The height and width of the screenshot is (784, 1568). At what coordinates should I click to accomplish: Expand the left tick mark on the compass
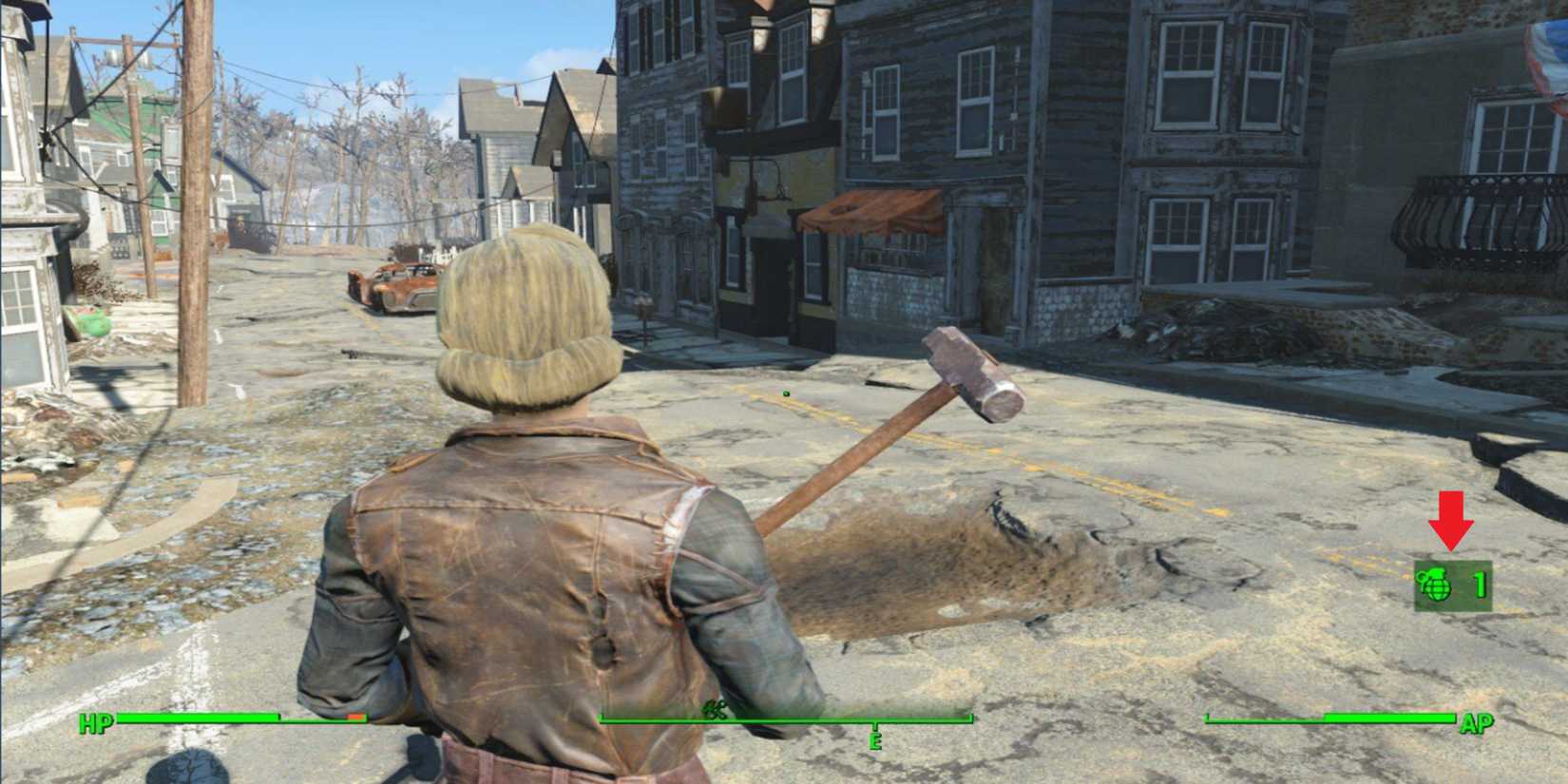pos(601,717)
